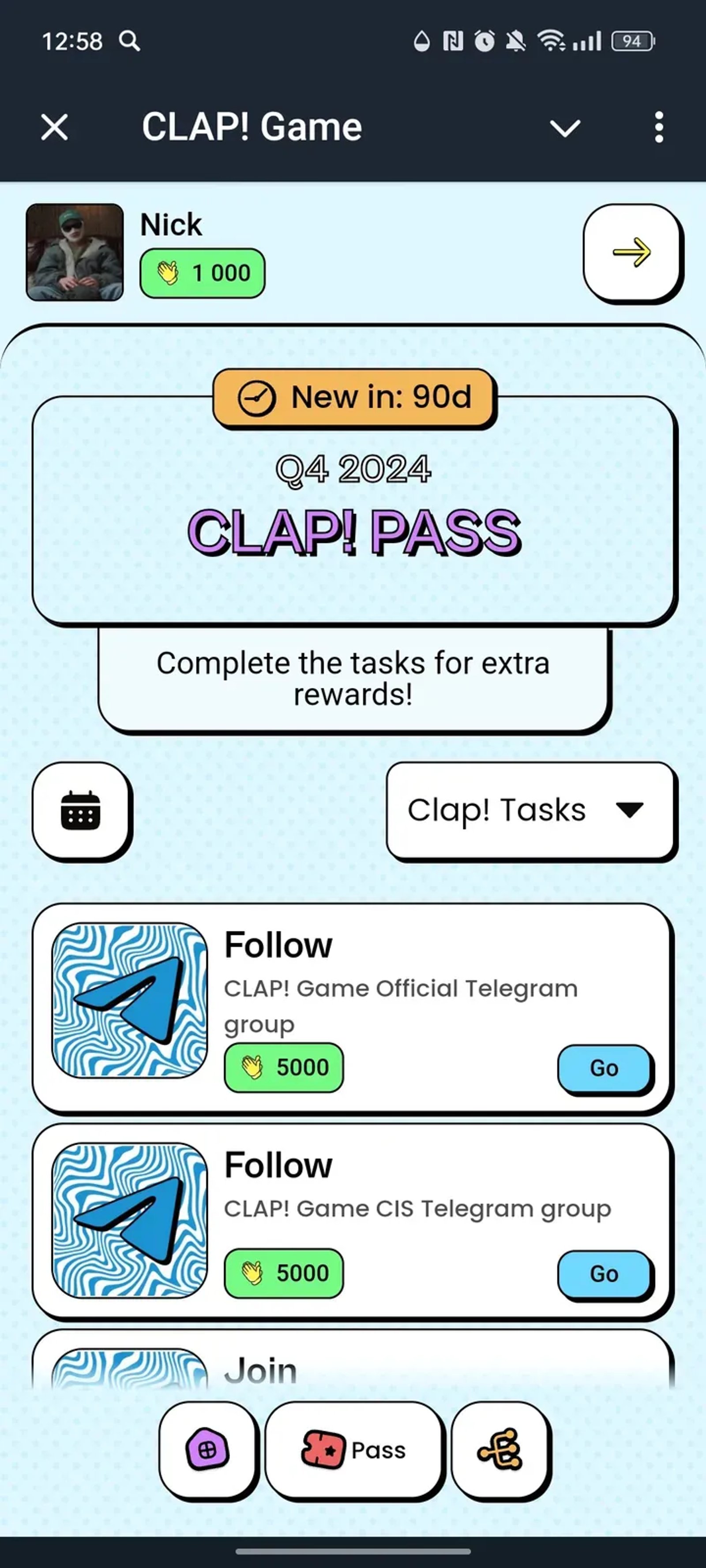Open the calendar daily rewards icon
Image resolution: width=706 pixels, height=1568 pixels.
[82, 812]
